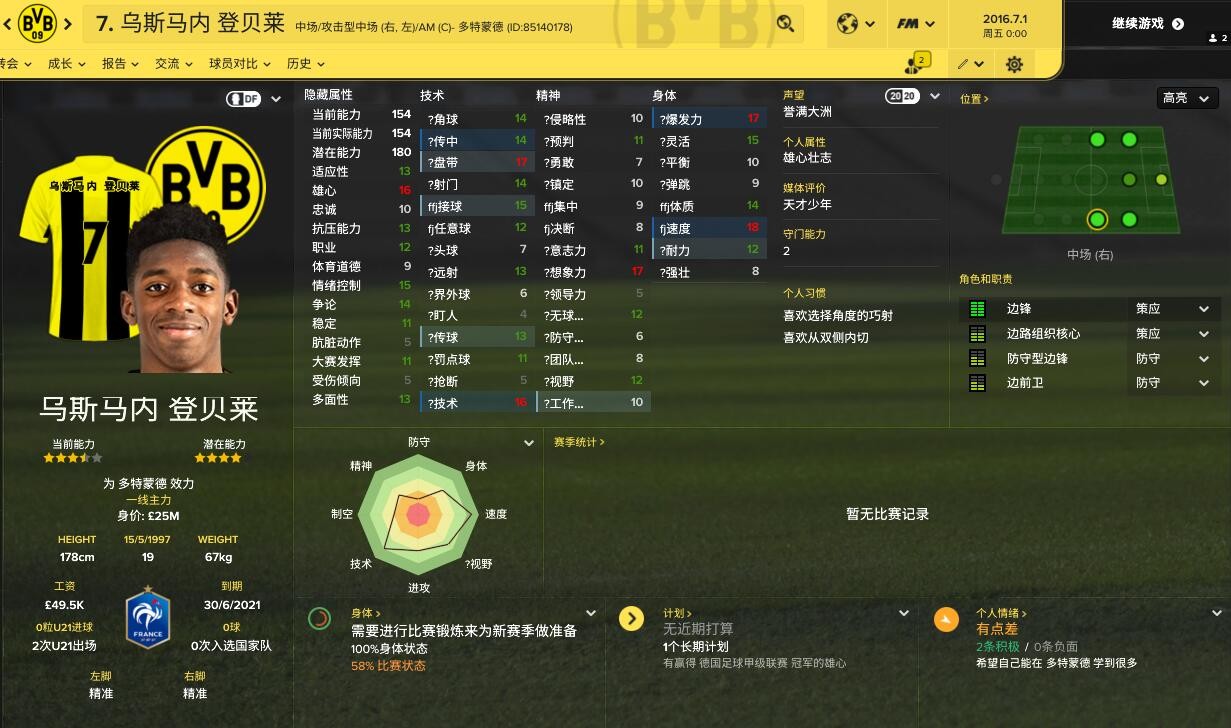
Task: Open the 成长 development menu
Action: pyautogui.click(x=66, y=64)
